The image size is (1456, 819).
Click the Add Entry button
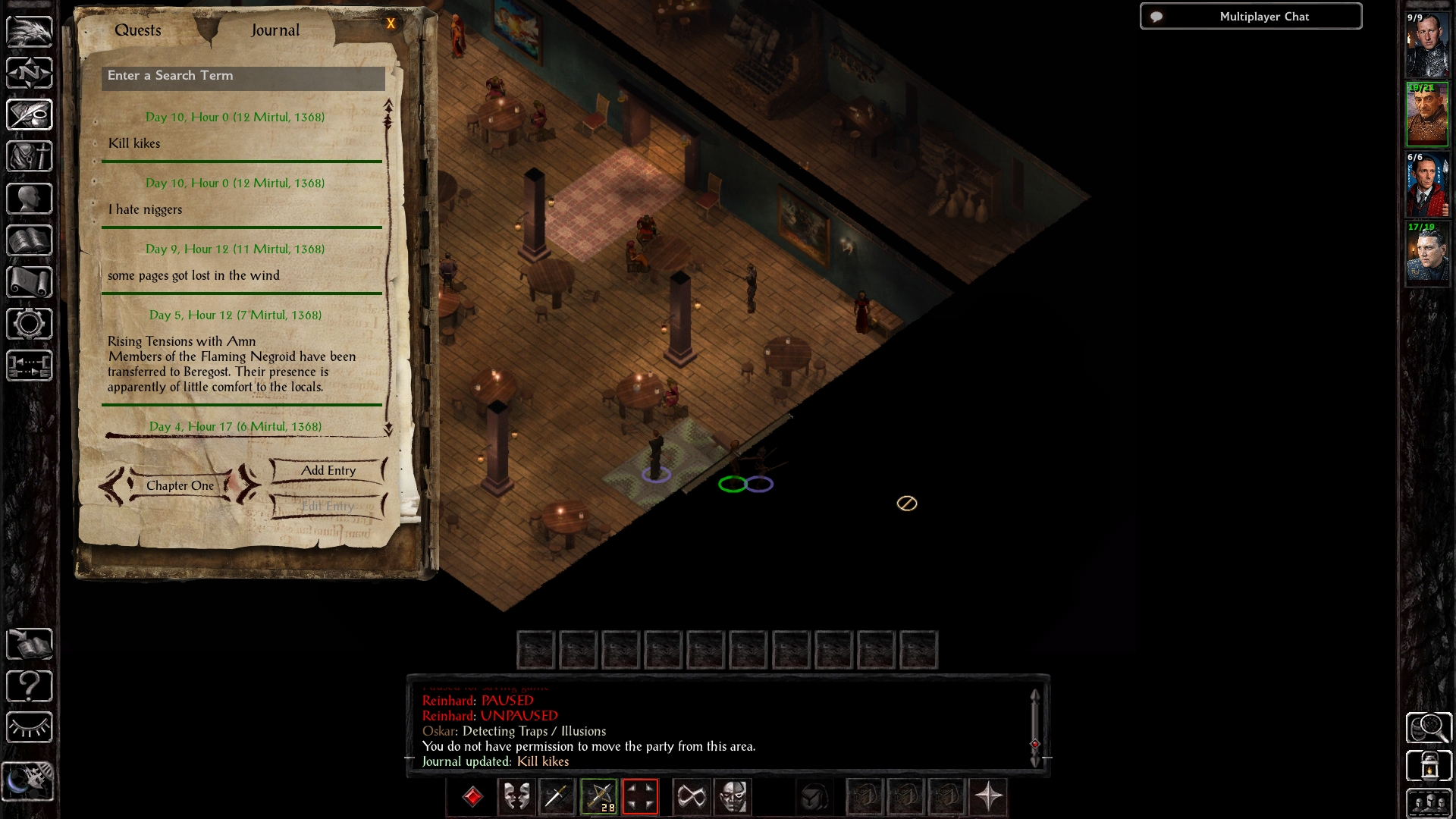click(x=328, y=471)
